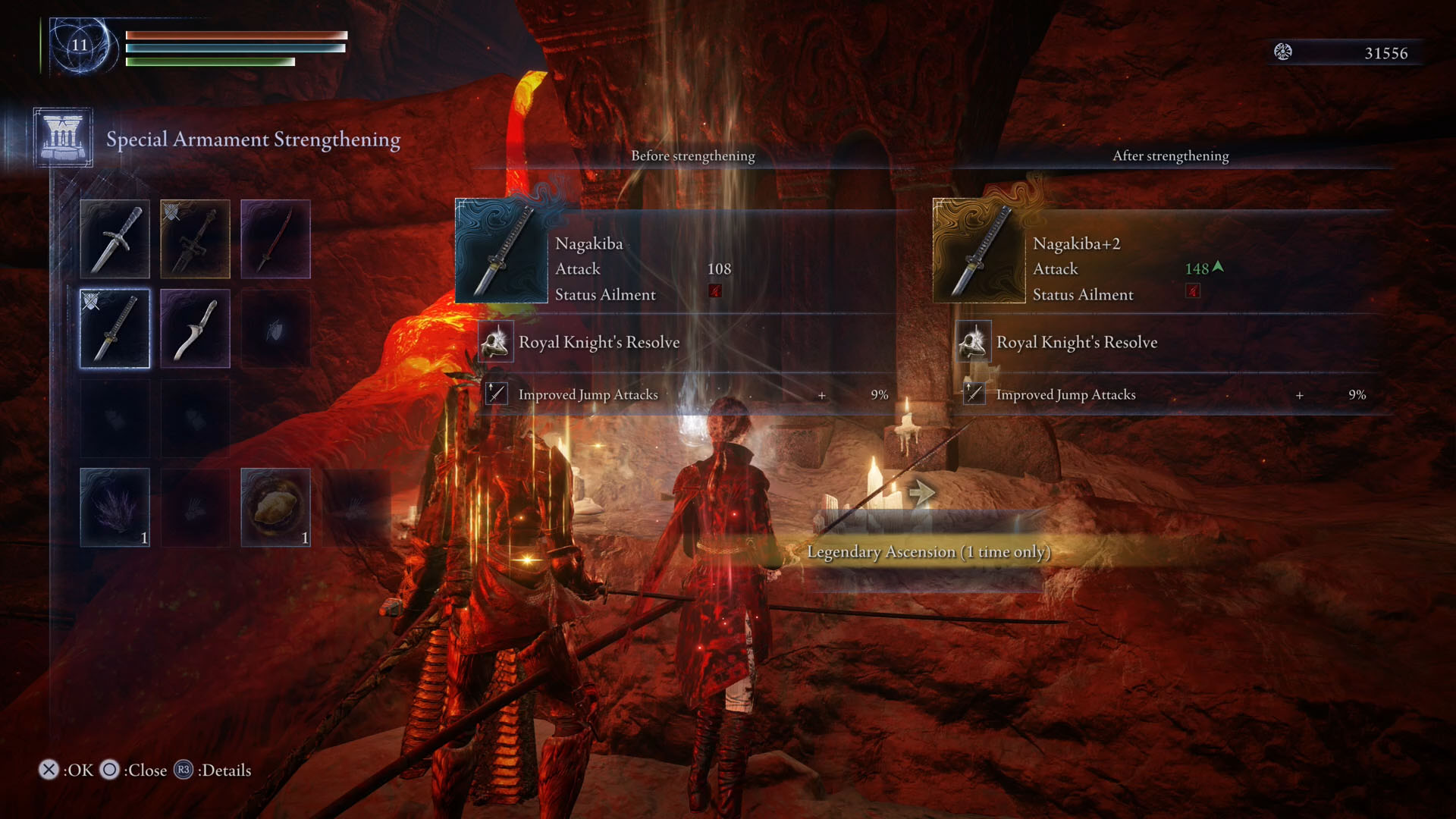The height and width of the screenshot is (819, 1456).
Task: Select the Nagakiba katana in the weapon grid
Action: (x=115, y=328)
